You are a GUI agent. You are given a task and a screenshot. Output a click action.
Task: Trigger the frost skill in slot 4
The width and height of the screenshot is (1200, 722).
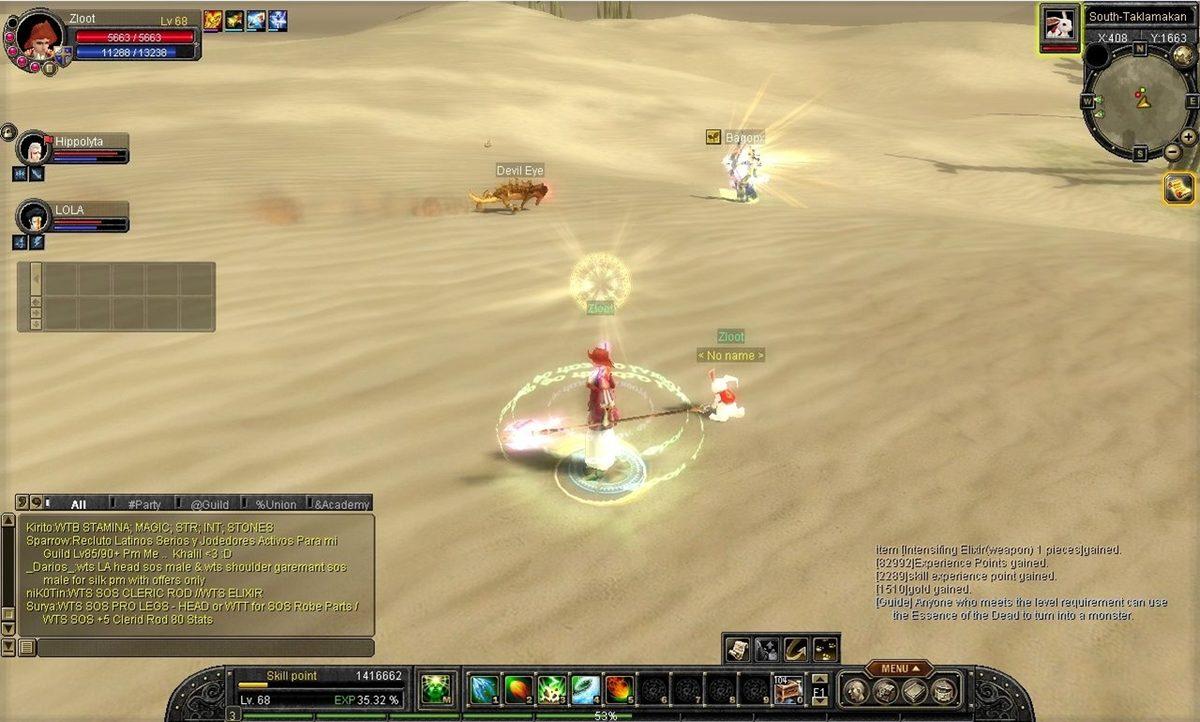coord(586,689)
